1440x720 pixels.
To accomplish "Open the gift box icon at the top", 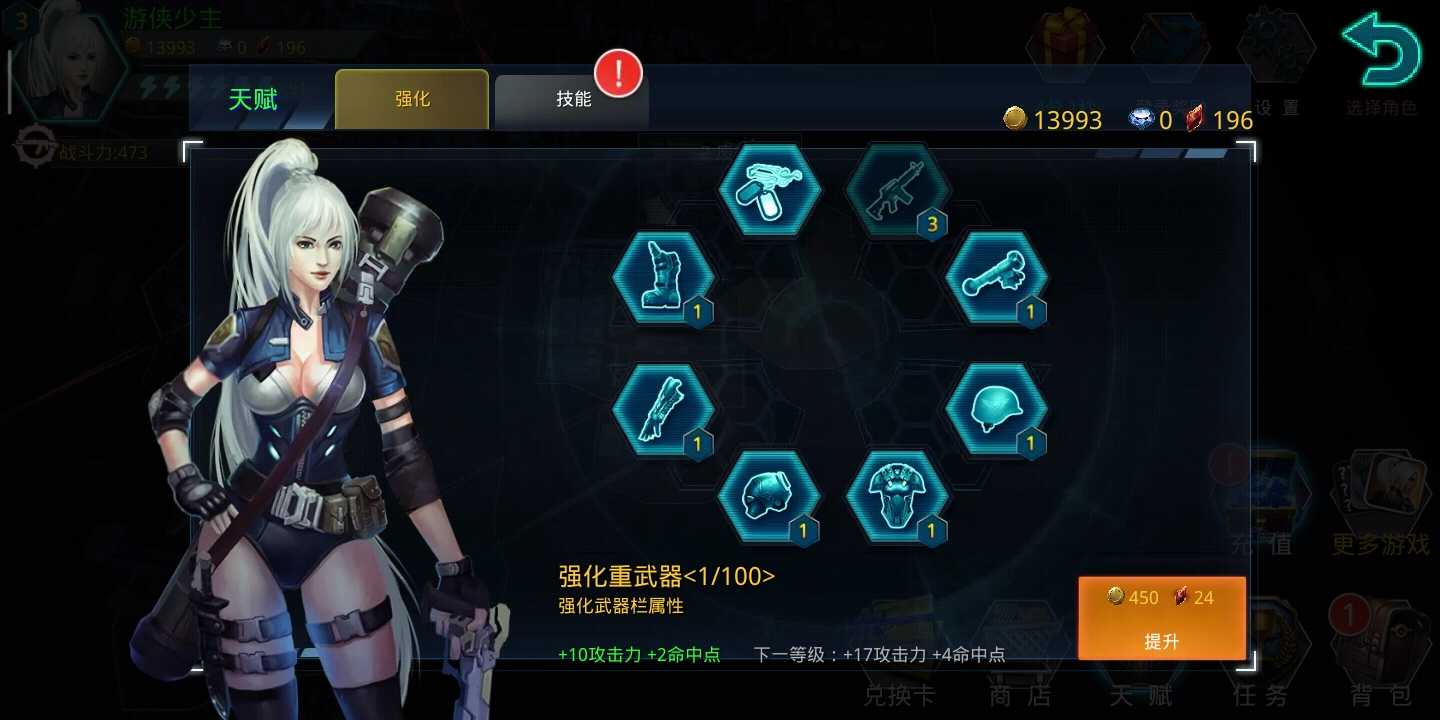I will 1063,45.
